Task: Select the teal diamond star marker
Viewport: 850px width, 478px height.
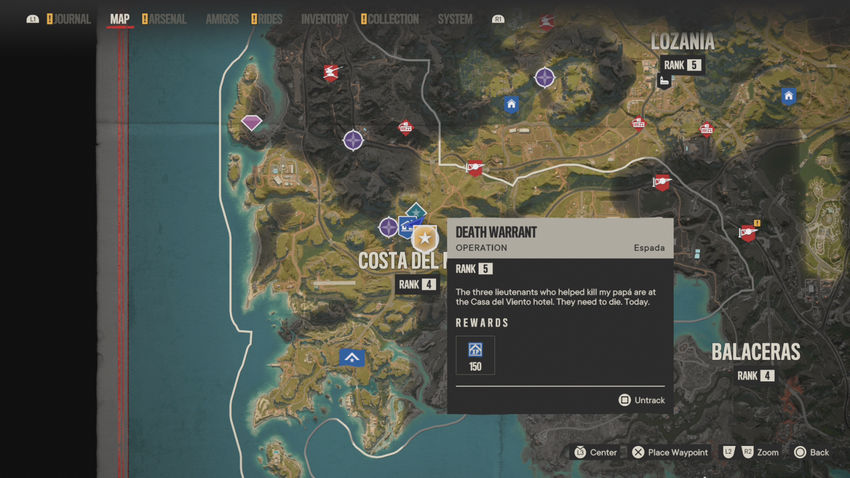Action: (415, 211)
